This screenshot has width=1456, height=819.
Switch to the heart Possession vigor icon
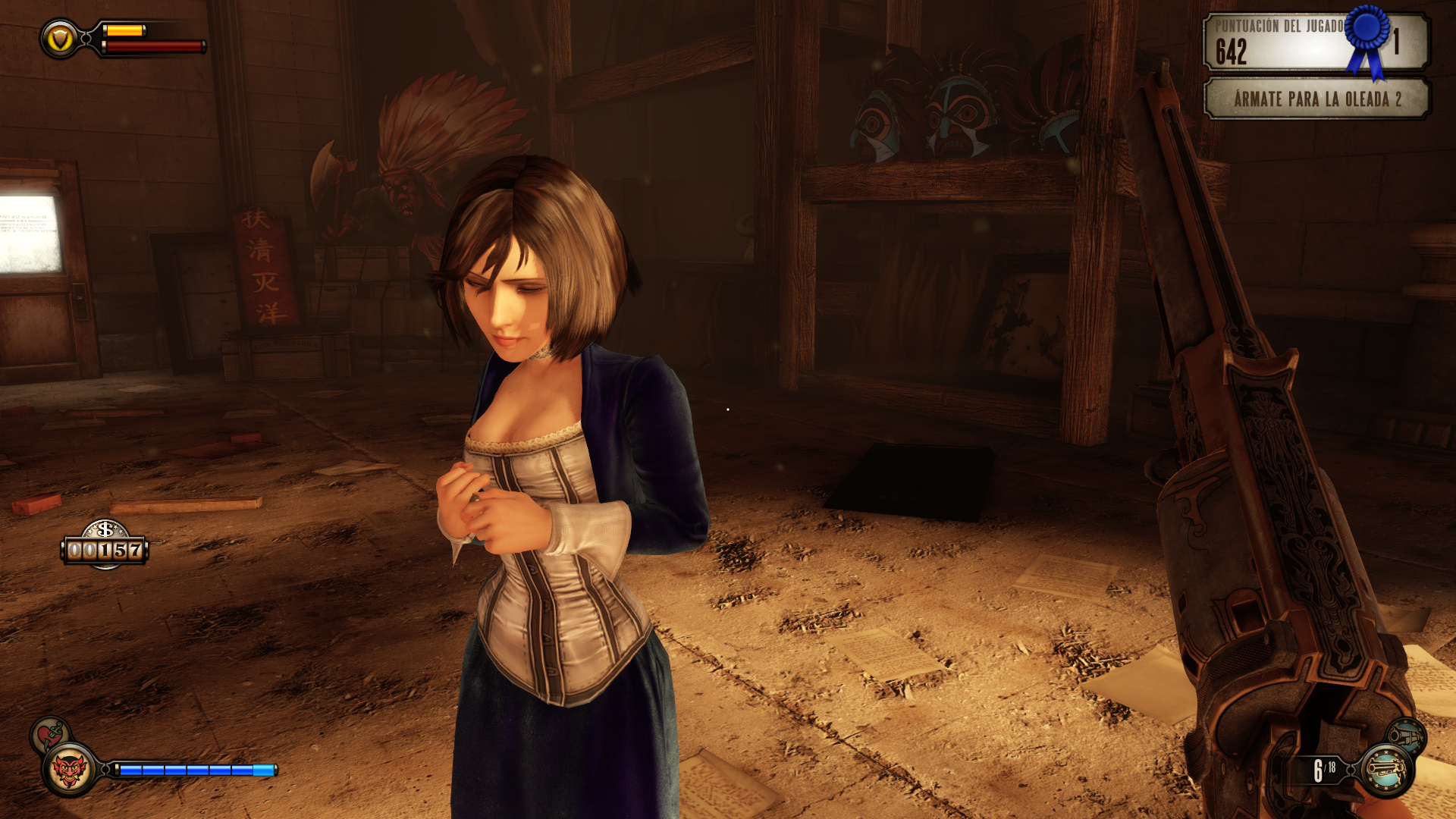tap(50, 733)
